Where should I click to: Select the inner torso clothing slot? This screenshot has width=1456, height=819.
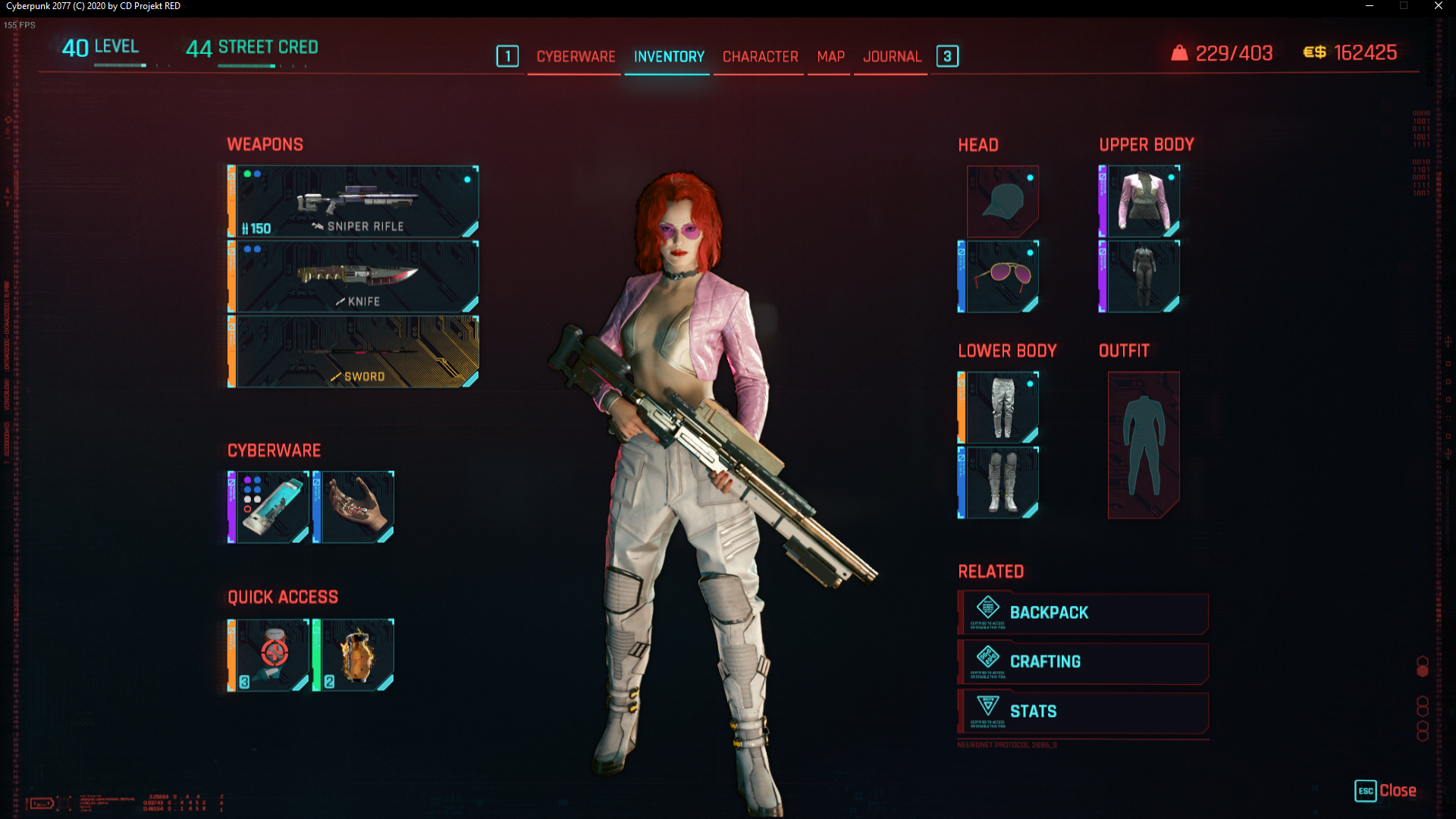point(1141,275)
